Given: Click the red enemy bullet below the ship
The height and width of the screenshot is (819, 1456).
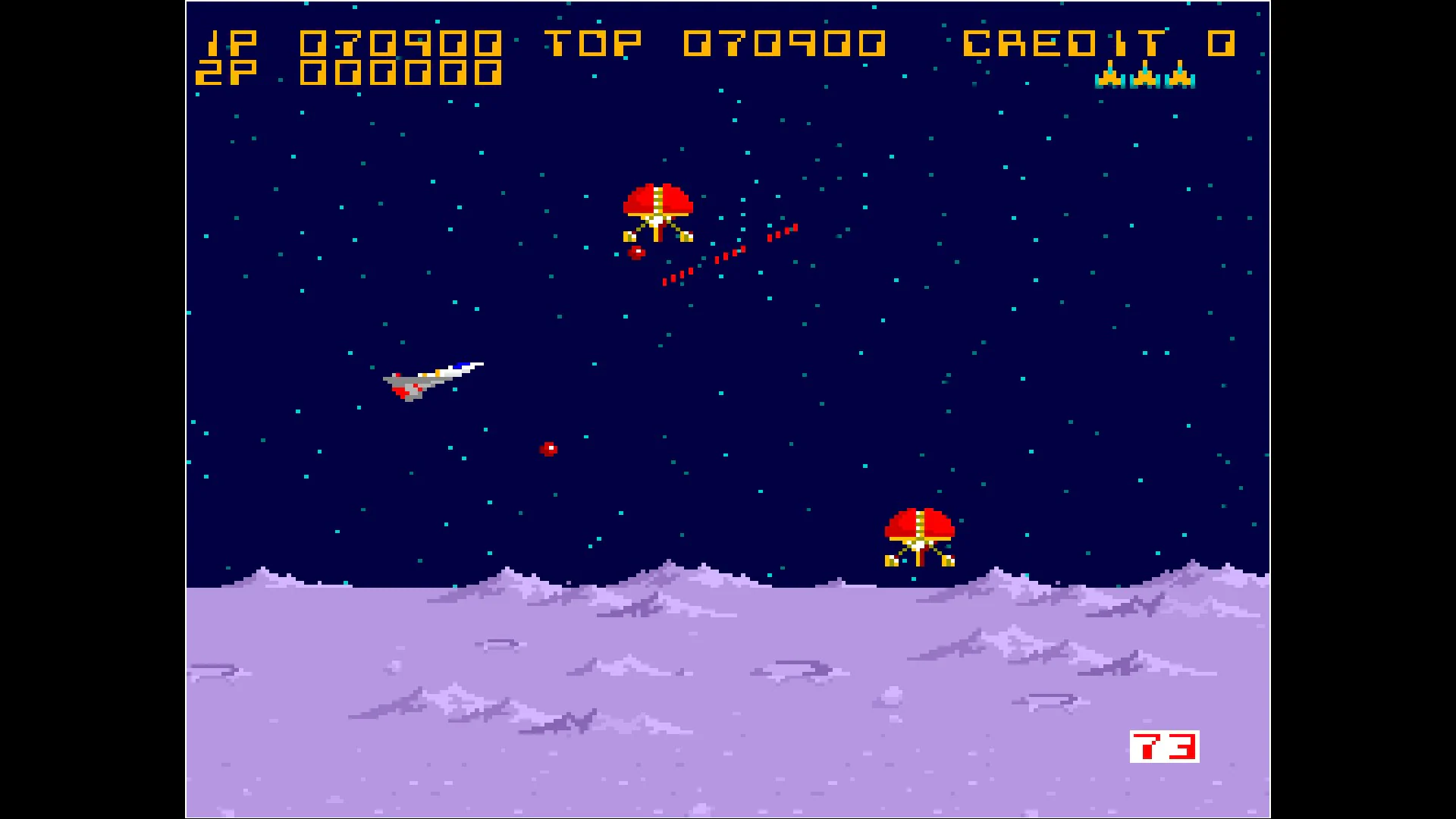Looking at the screenshot, I should click(548, 448).
